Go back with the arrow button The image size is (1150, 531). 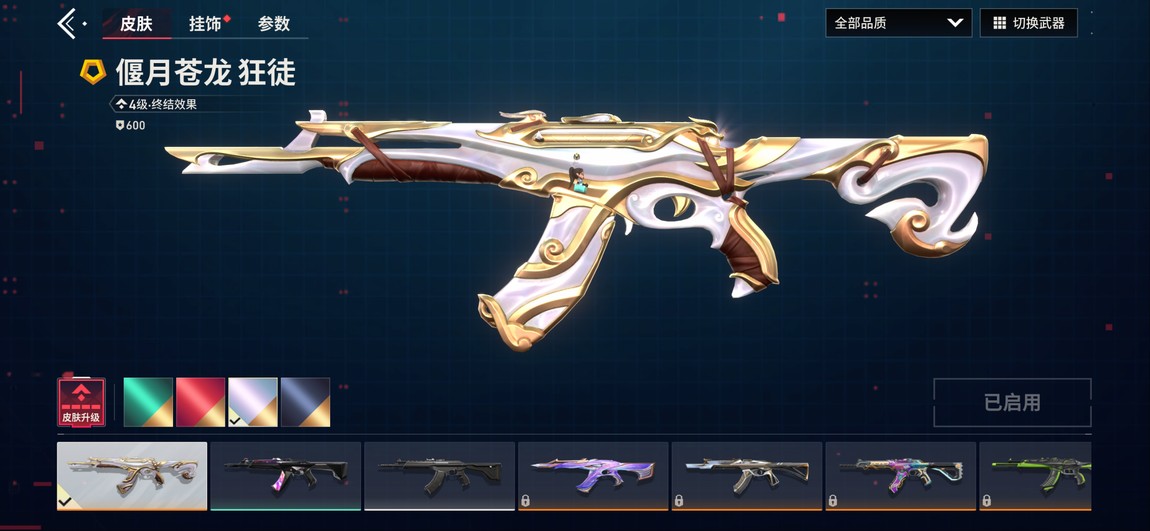68,23
